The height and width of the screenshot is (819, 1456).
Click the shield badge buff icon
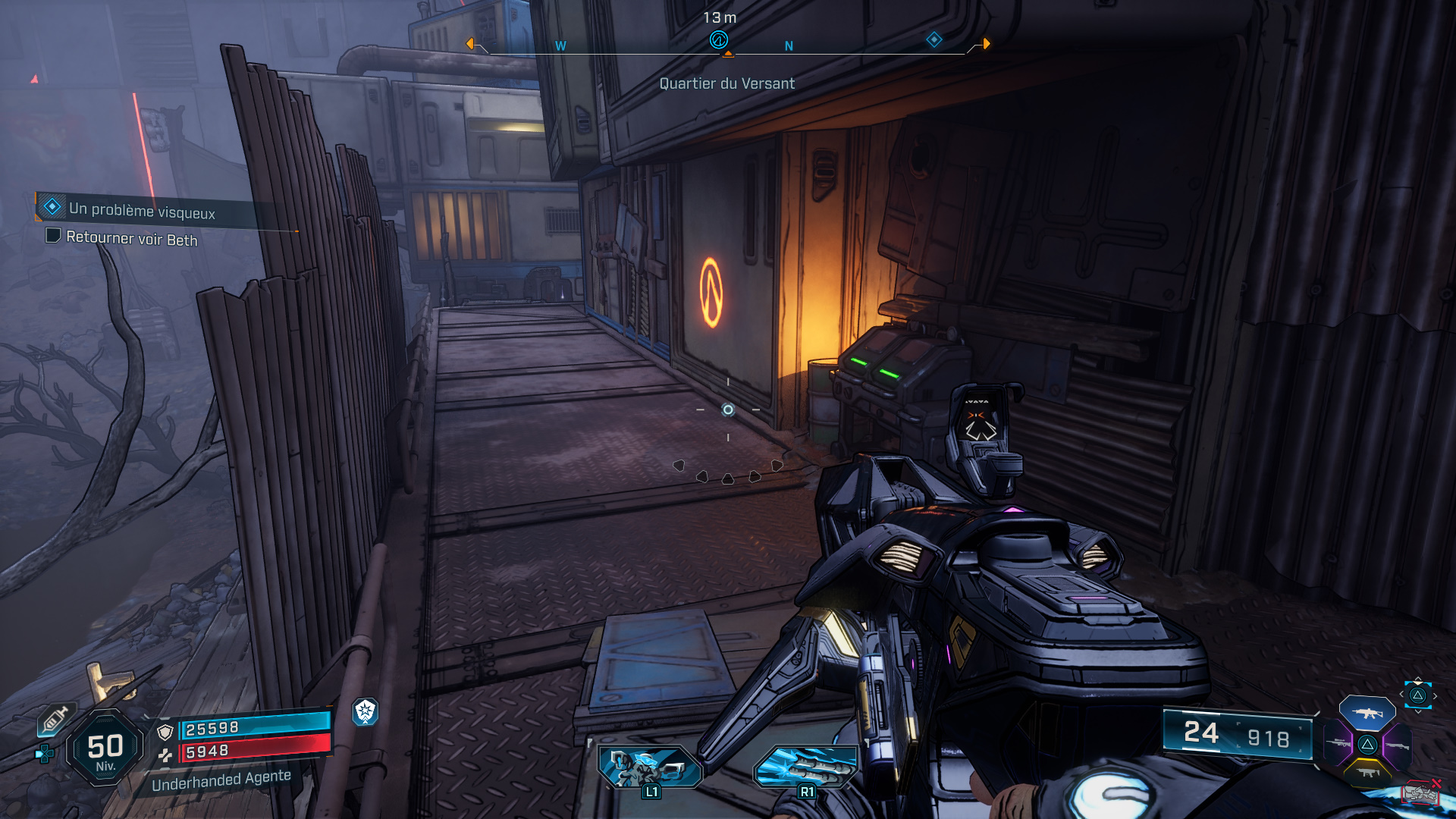[x=366, y=711]
